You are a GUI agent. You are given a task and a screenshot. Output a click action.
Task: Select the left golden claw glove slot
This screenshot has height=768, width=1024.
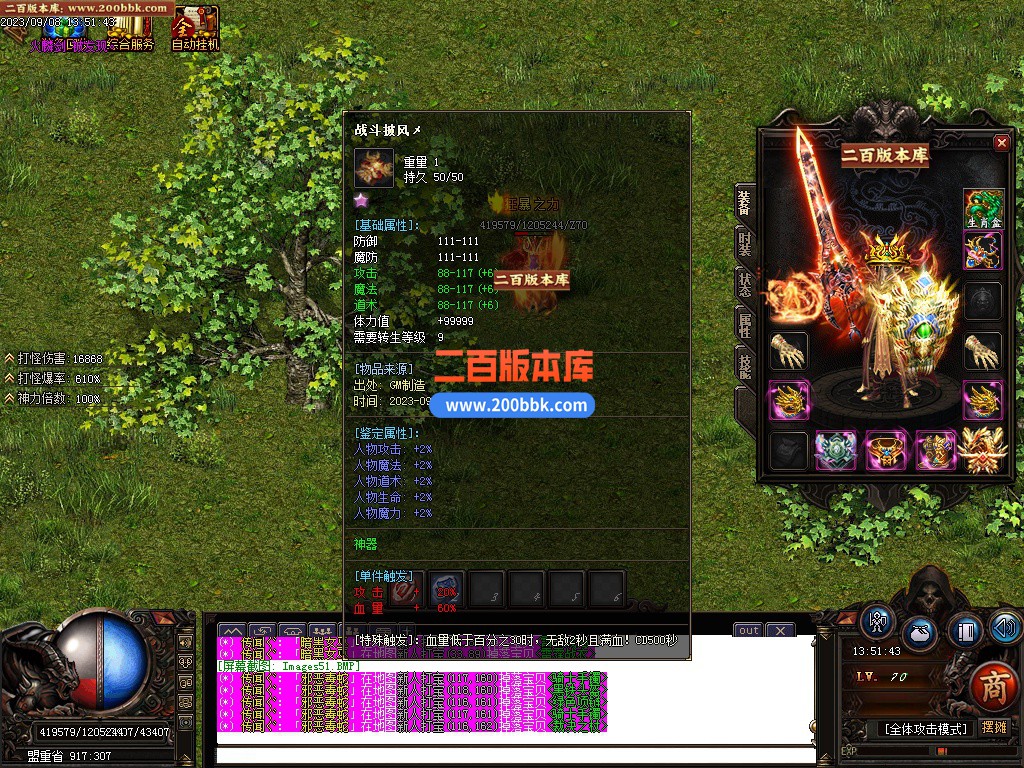coord(788,351)
